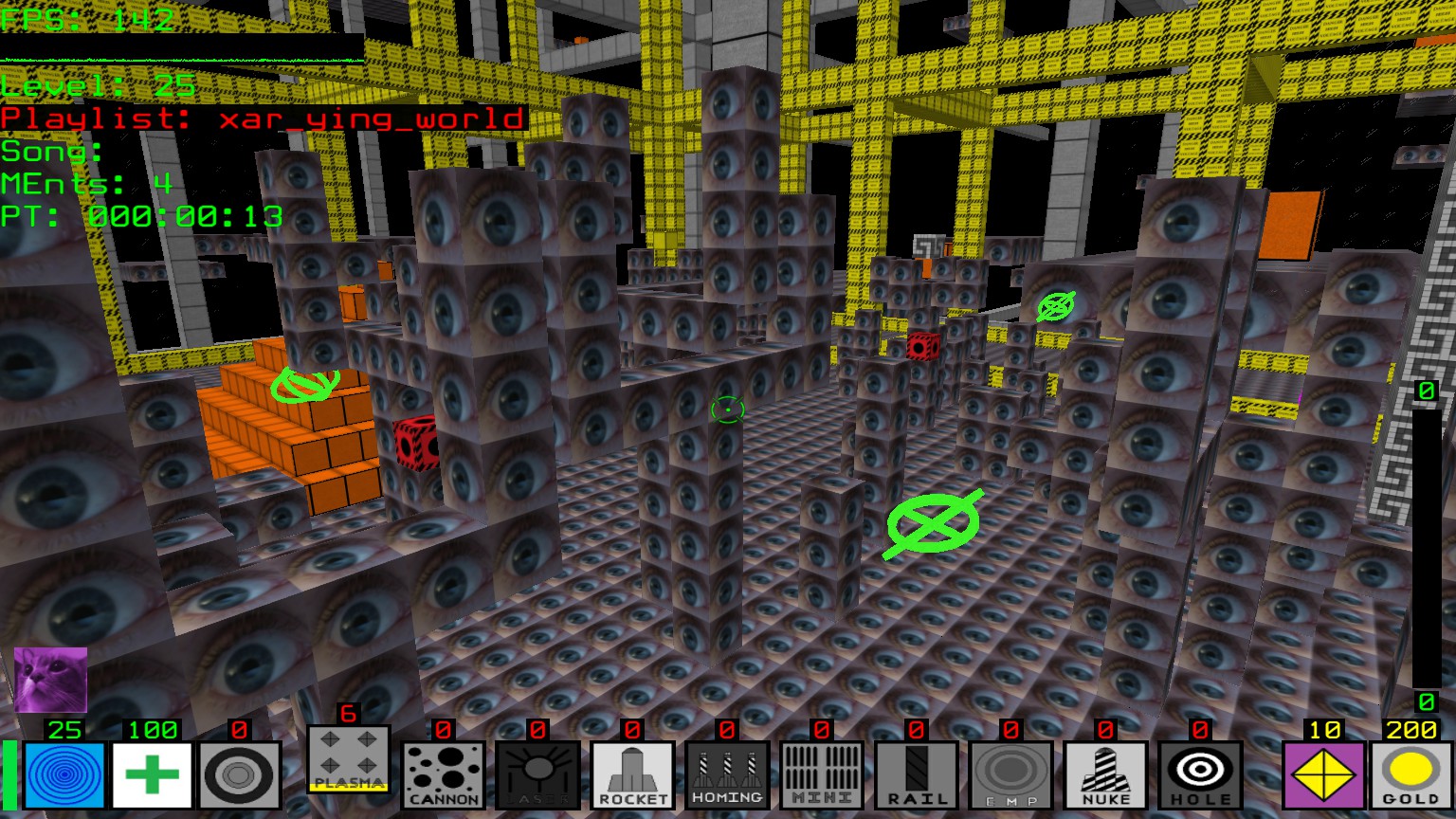
Task: Select the blue spiral icon
Action: 64,775
